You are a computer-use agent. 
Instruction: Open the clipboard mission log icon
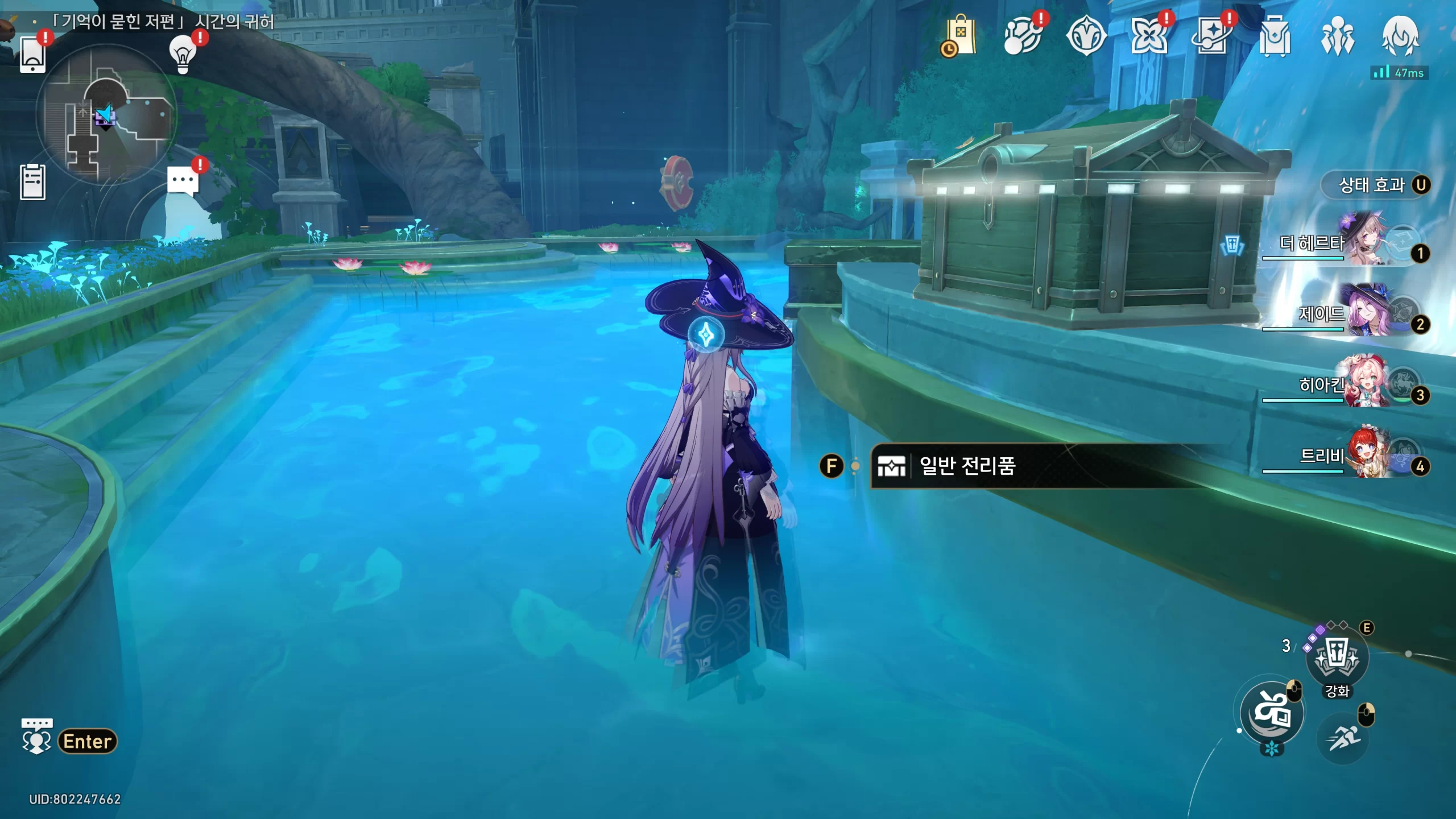32,182
